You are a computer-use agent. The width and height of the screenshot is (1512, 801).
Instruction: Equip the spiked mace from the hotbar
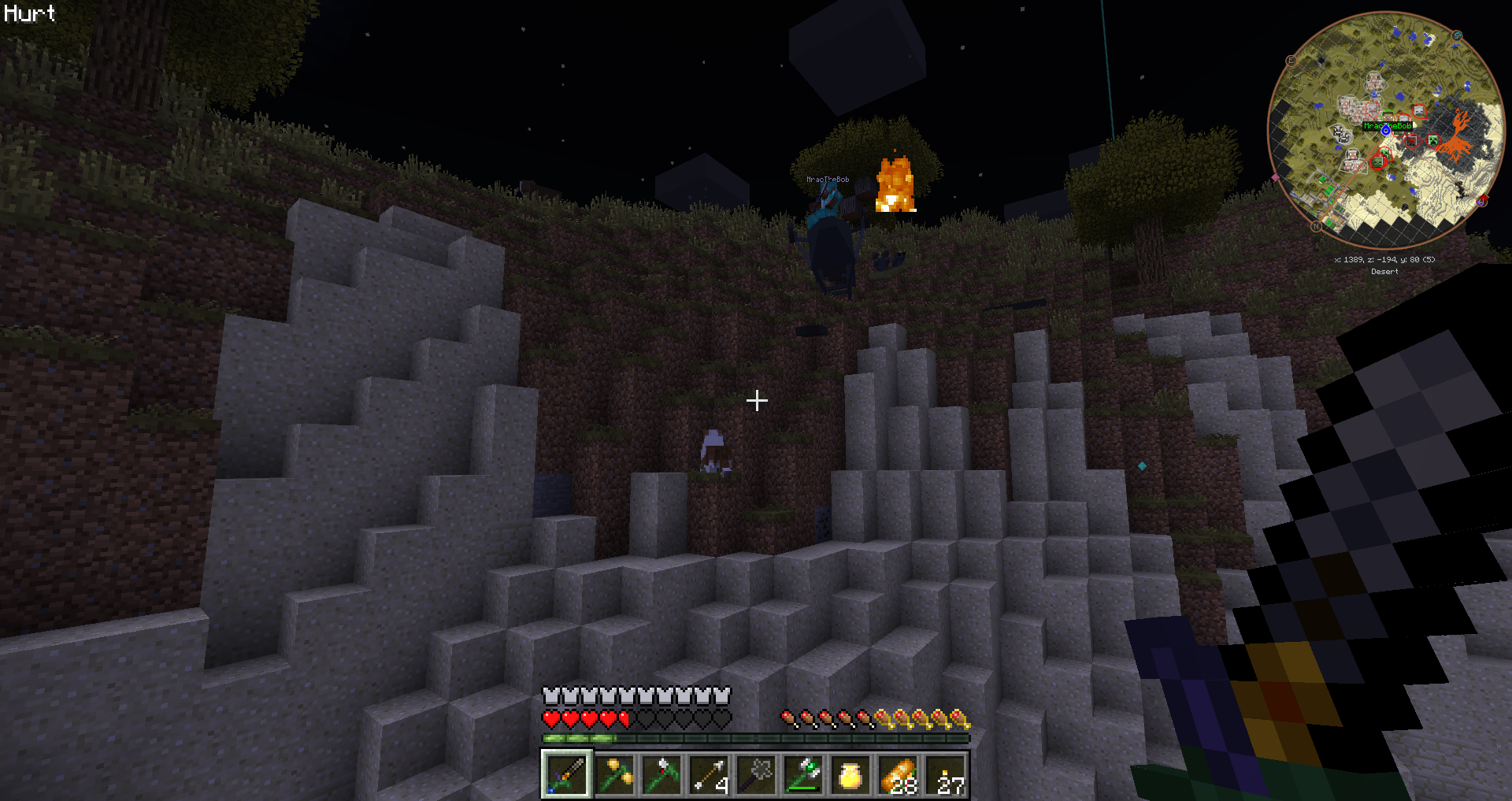click(x=757, y=775)
